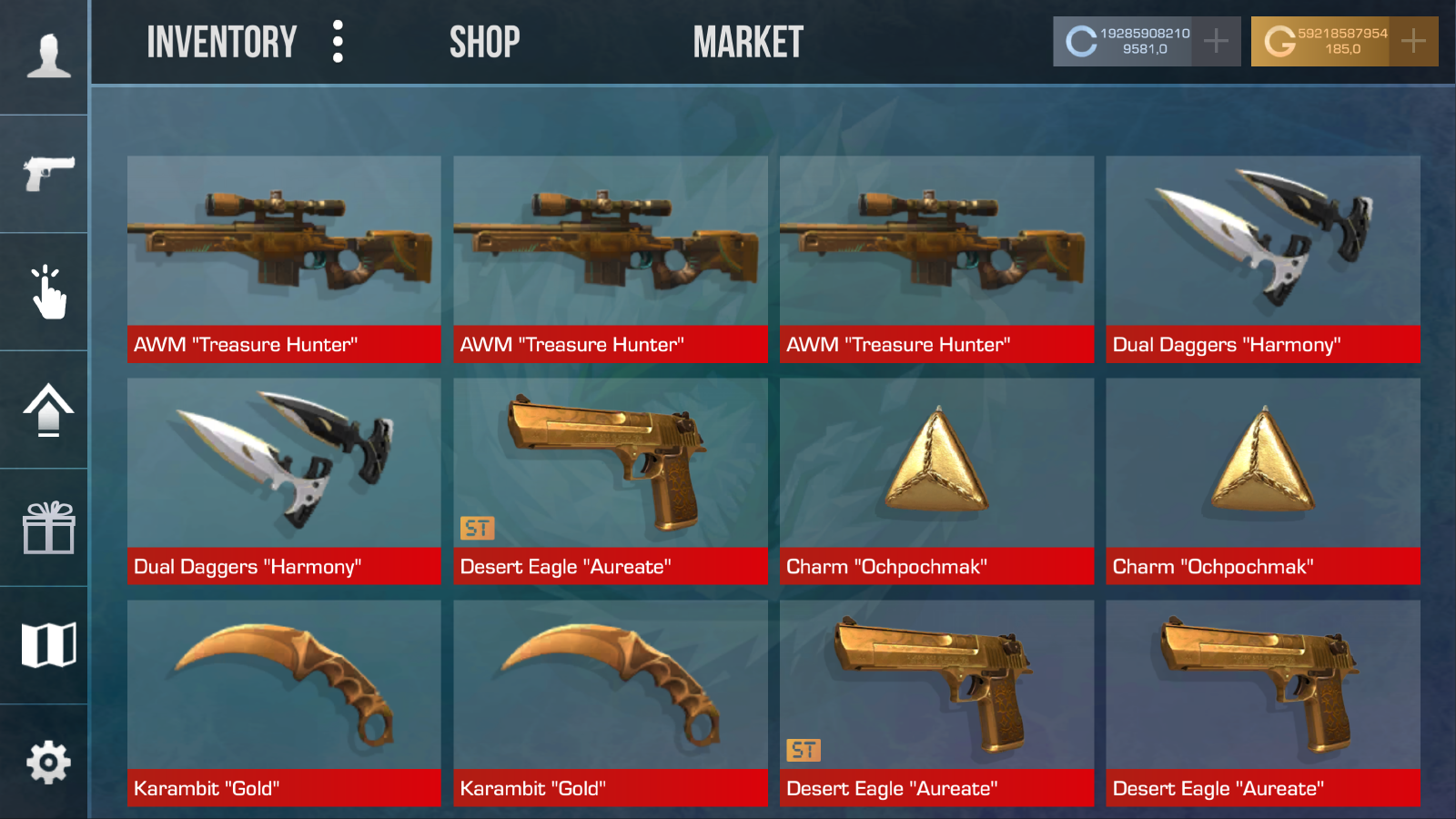
Task: Select the INVENTORY tab
Action: (x=223, y=41)
